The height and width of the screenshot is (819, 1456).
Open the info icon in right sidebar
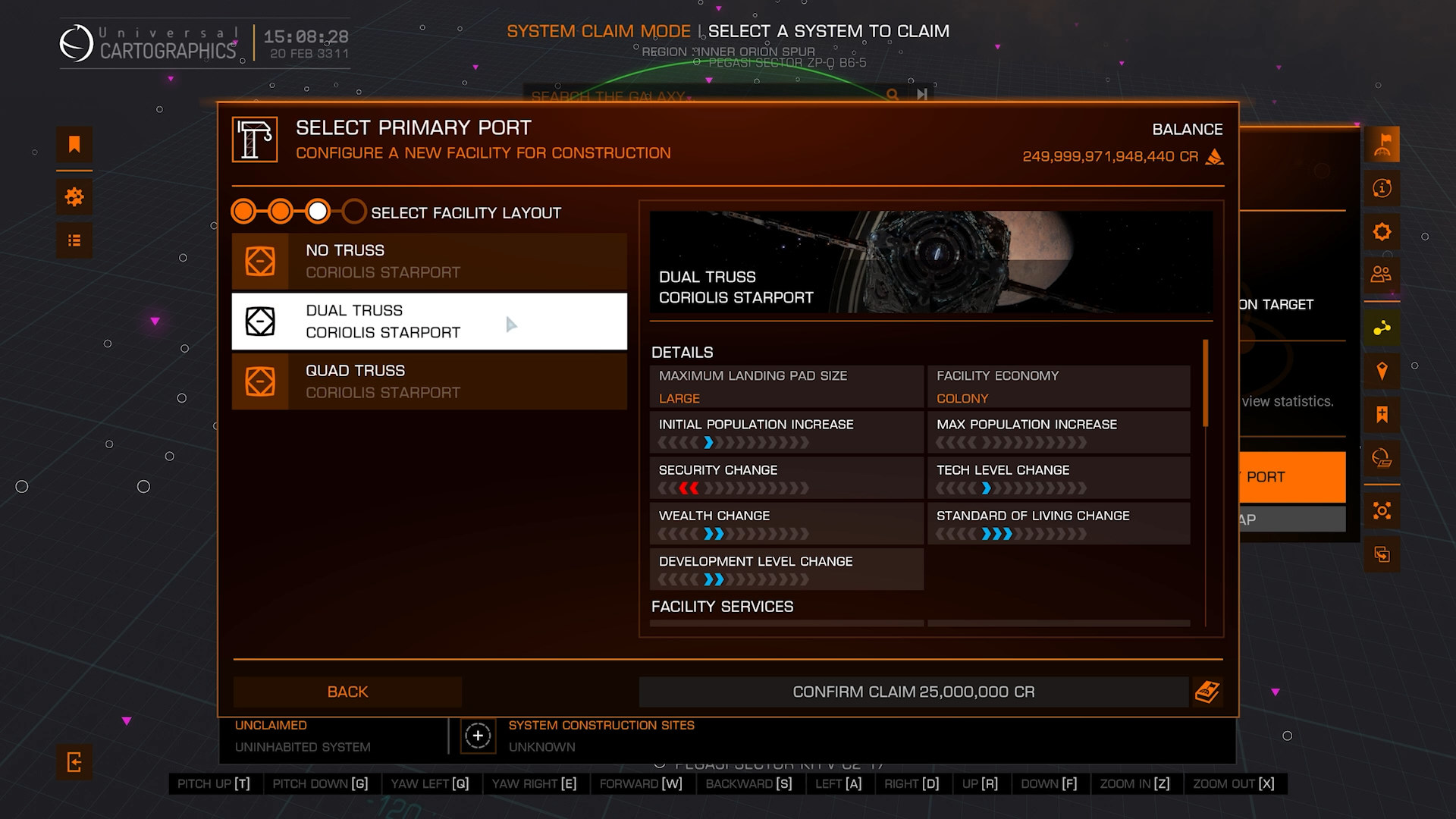[1382, 188]
